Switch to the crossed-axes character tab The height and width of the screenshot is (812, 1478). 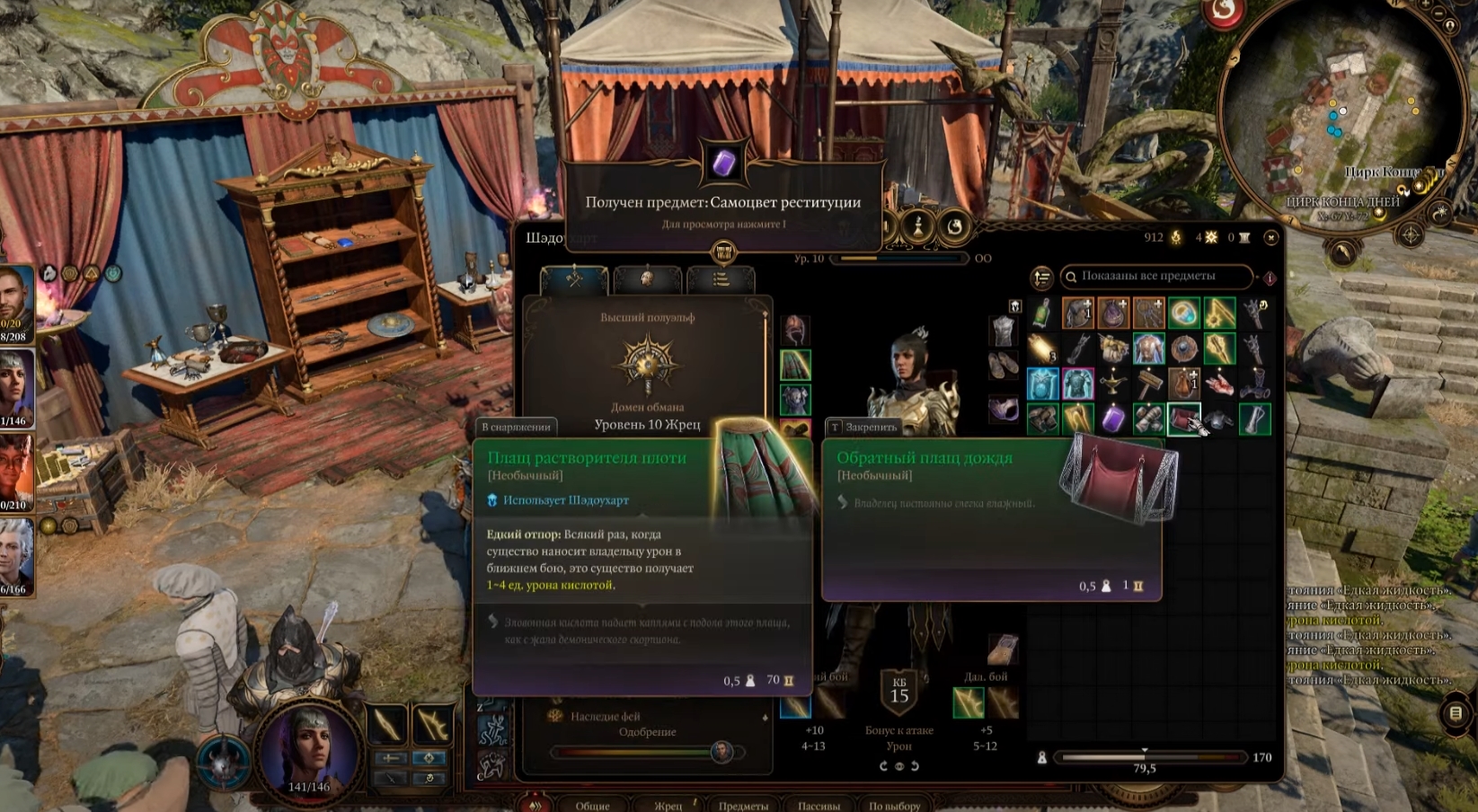tap(574, 279)
